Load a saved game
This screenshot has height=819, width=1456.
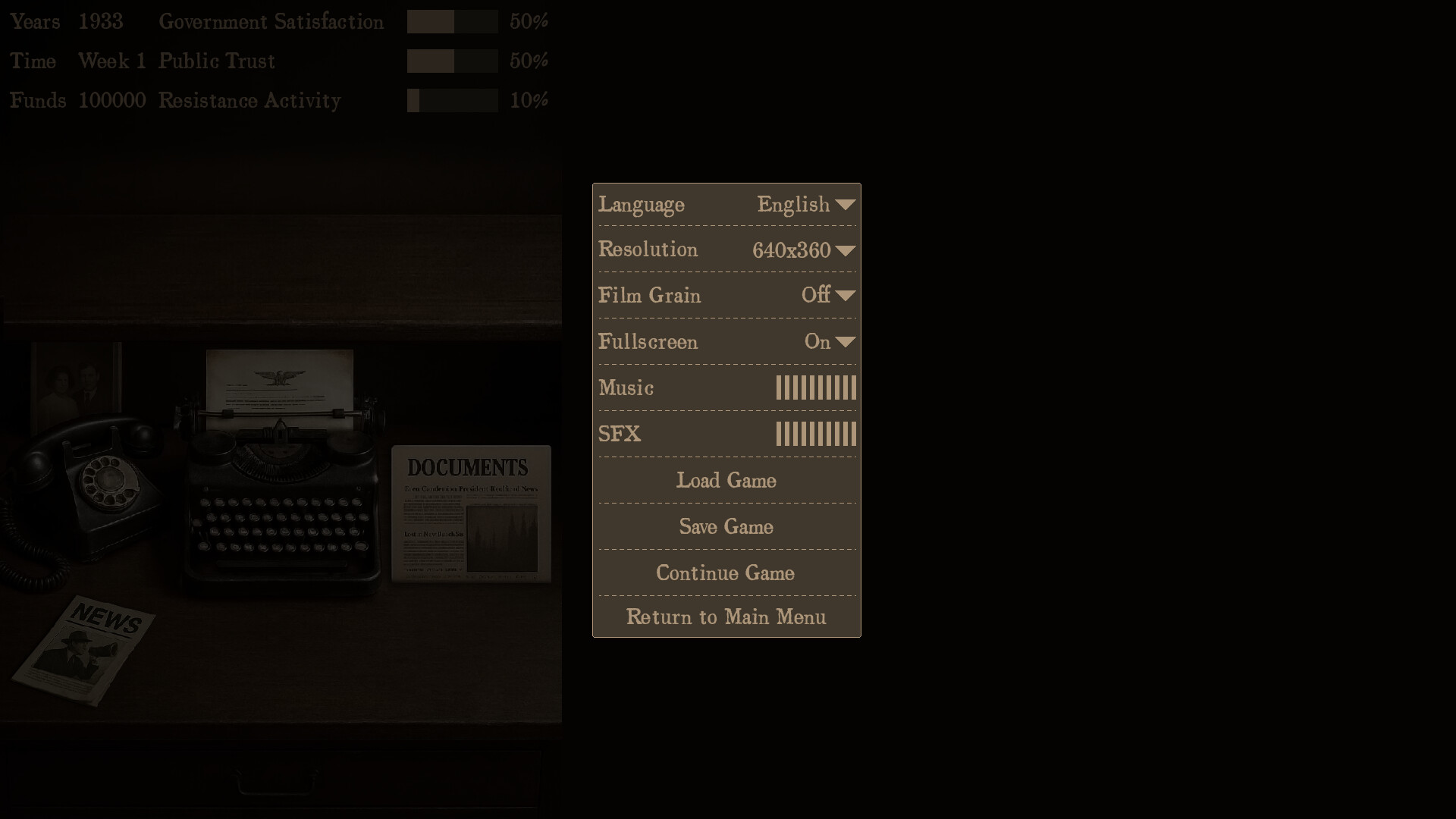(726, 480)
